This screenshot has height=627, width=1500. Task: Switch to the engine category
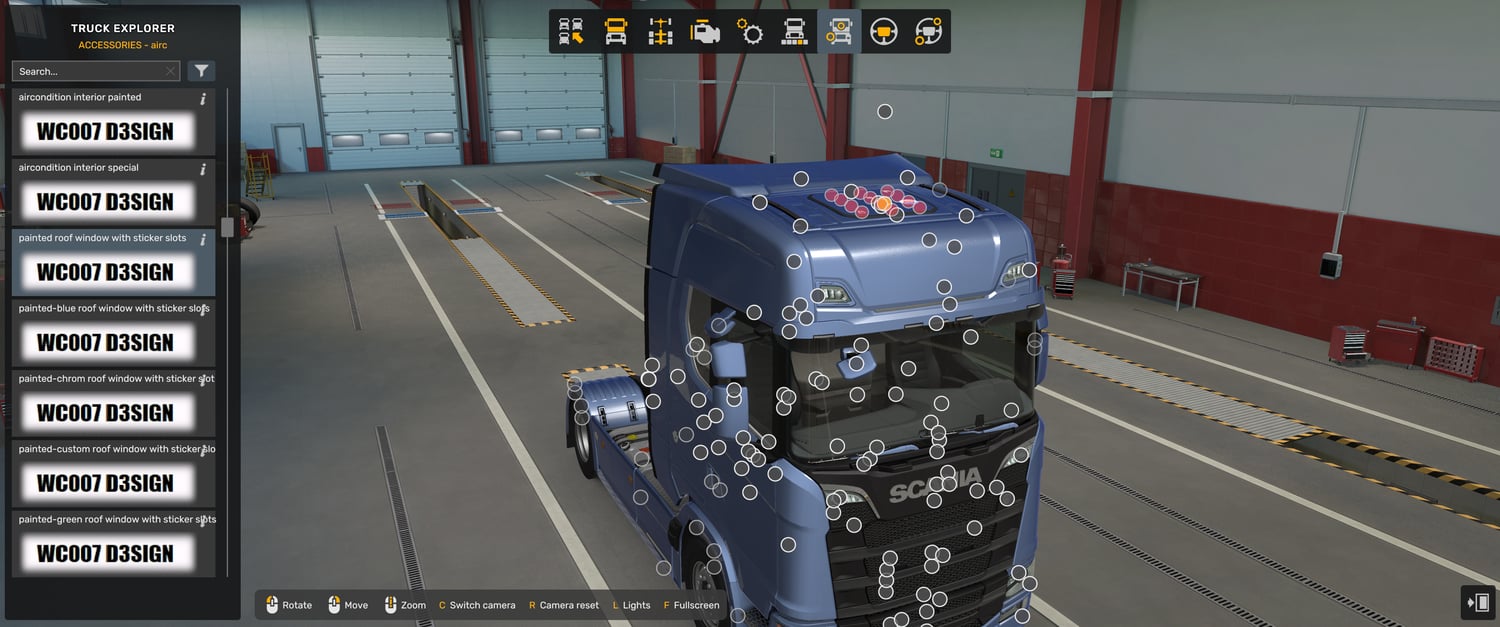pos(705,32)
